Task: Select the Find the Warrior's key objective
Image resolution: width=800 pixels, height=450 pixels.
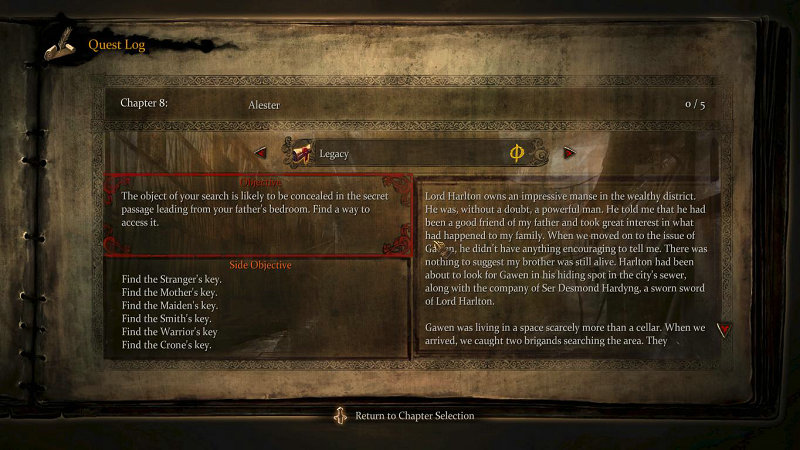Action: (169, 331)
